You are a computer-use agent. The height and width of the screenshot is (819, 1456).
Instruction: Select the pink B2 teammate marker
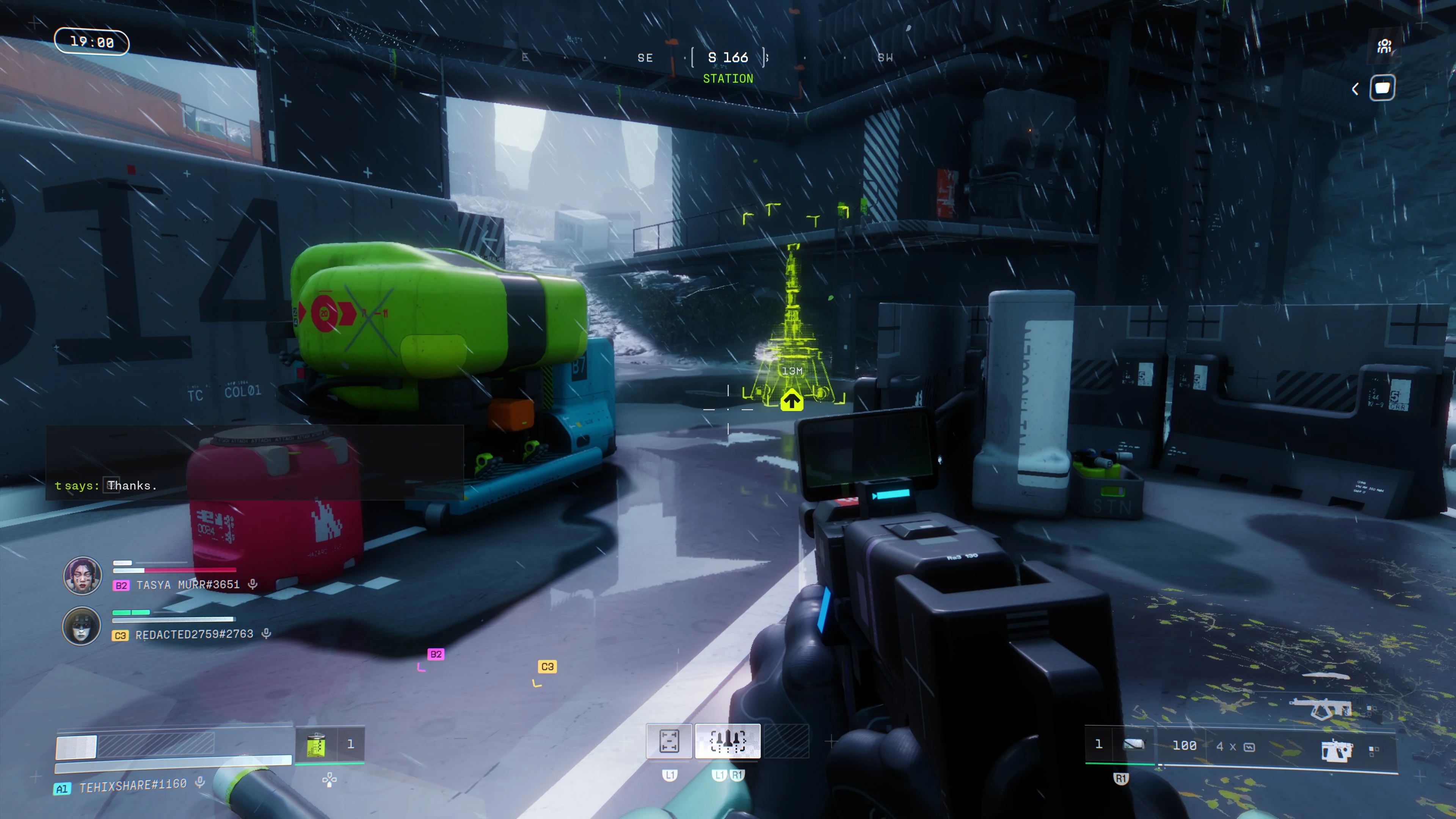click(436, 654)
